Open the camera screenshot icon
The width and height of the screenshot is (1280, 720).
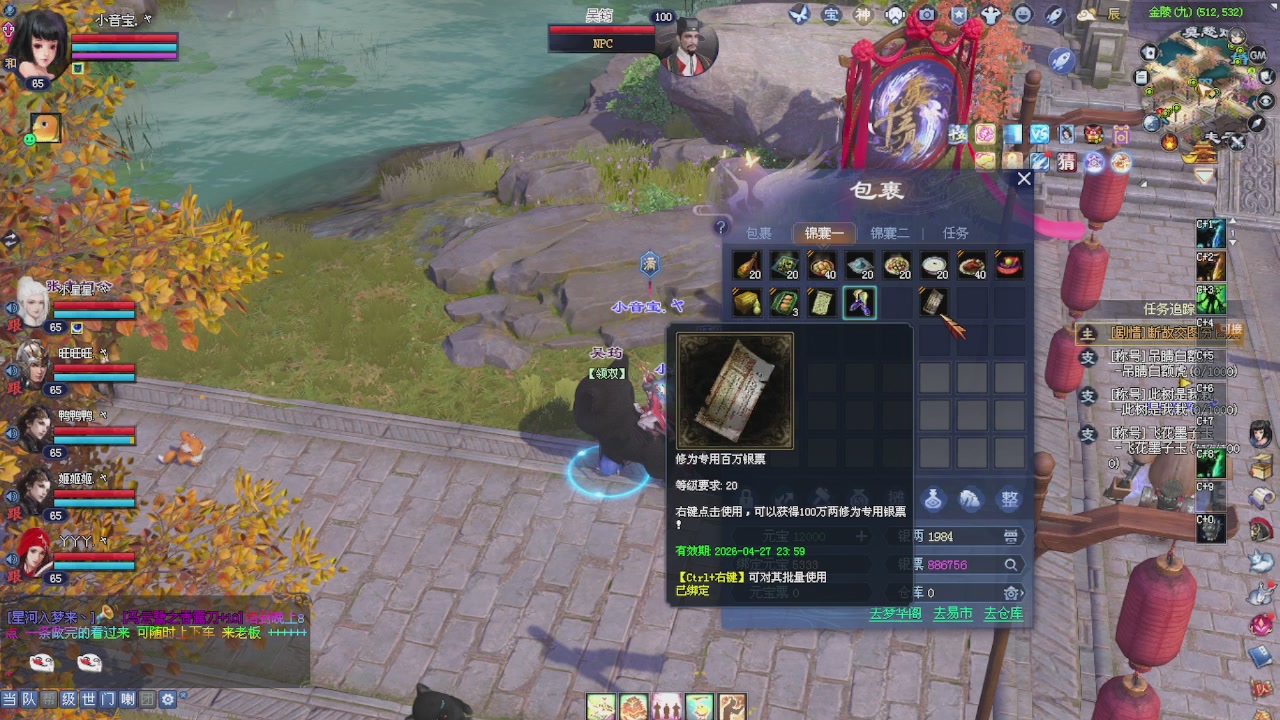[x=927, y=14]
